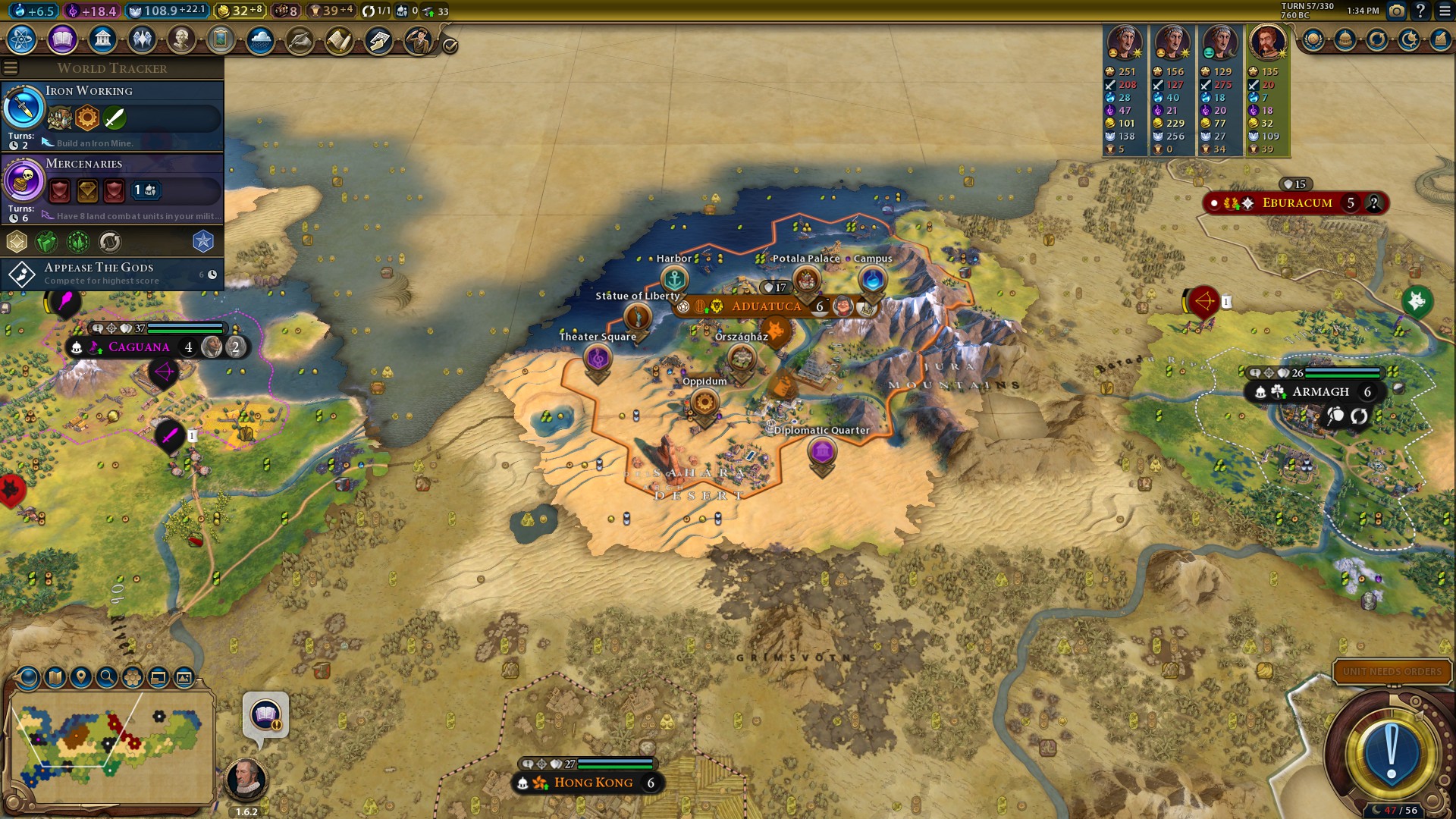Screen dimensions: 1456x819
Task: Take a screenshot with camera button
Action: pos(1396,11)
